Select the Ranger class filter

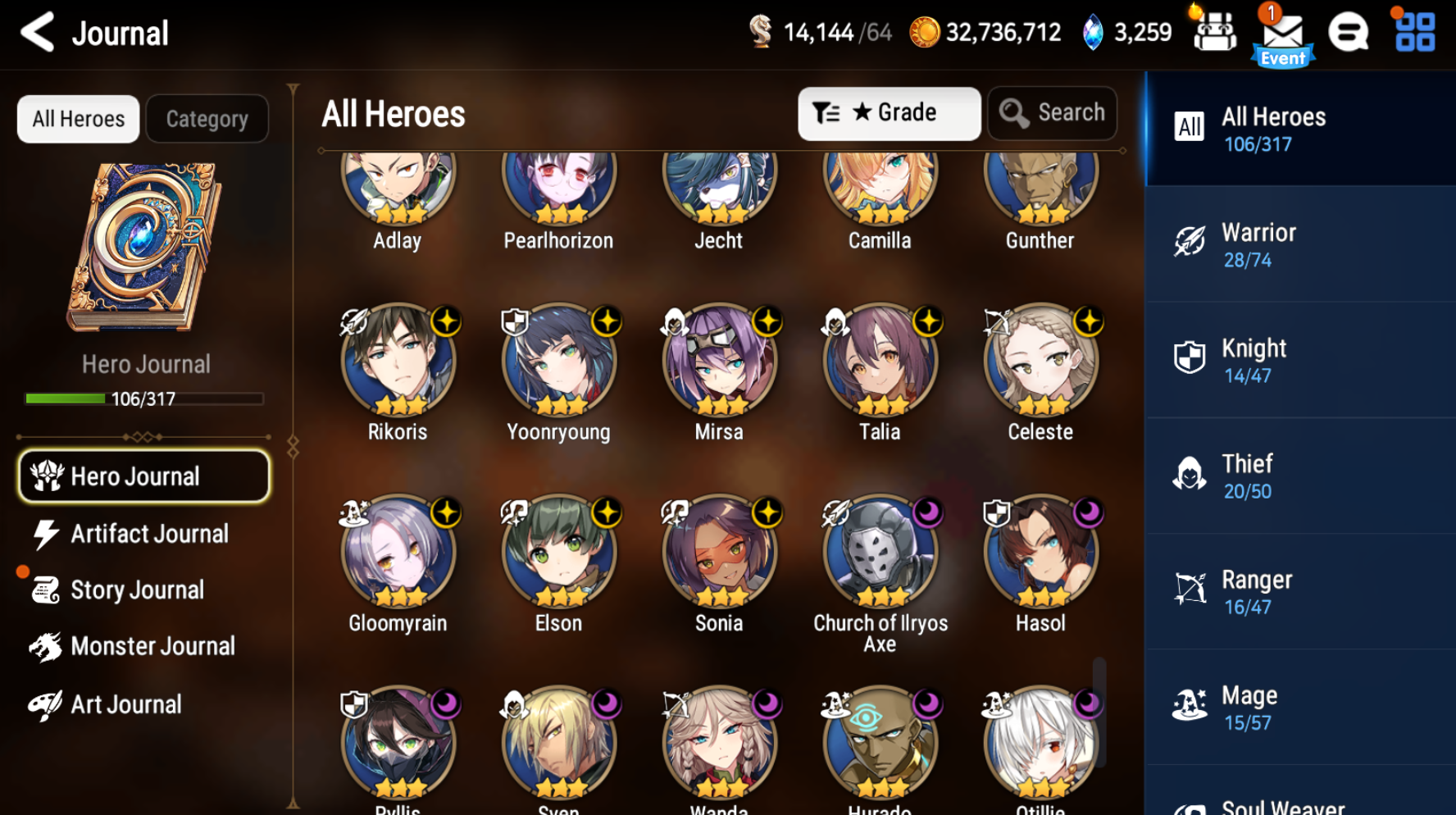[1299, 591]
